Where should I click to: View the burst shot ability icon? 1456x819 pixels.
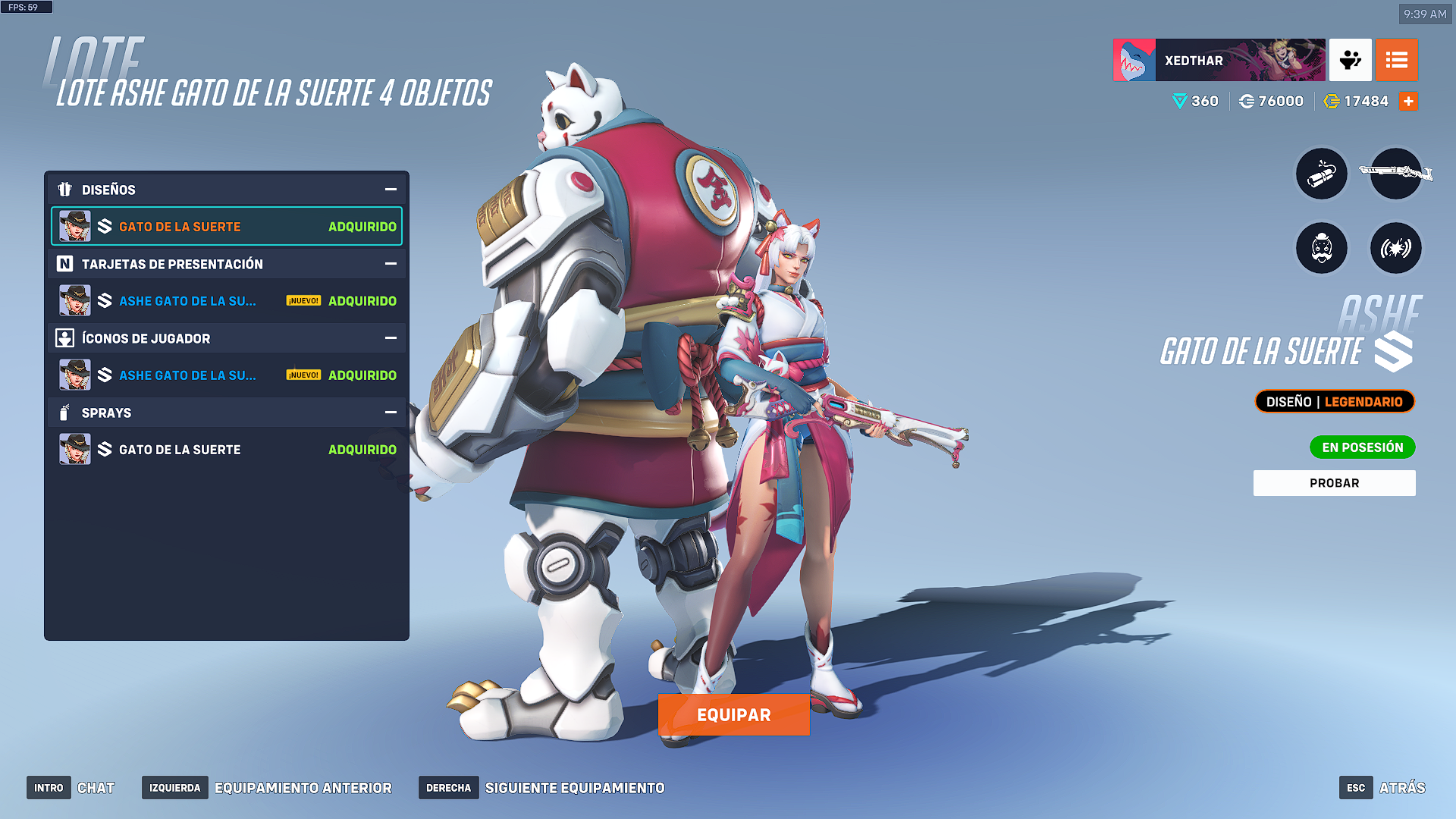pos(1395,248)
